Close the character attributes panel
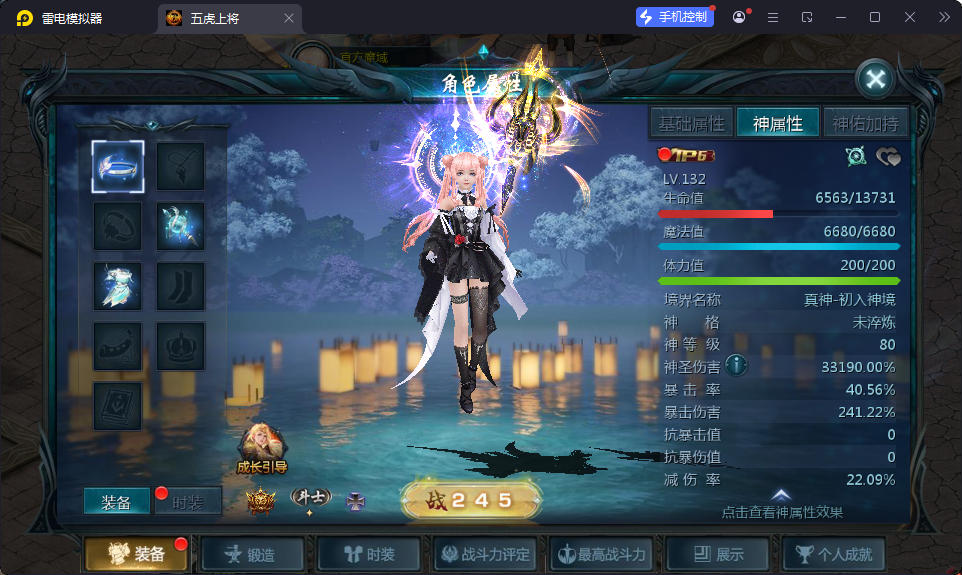 [x=875, y=79]
